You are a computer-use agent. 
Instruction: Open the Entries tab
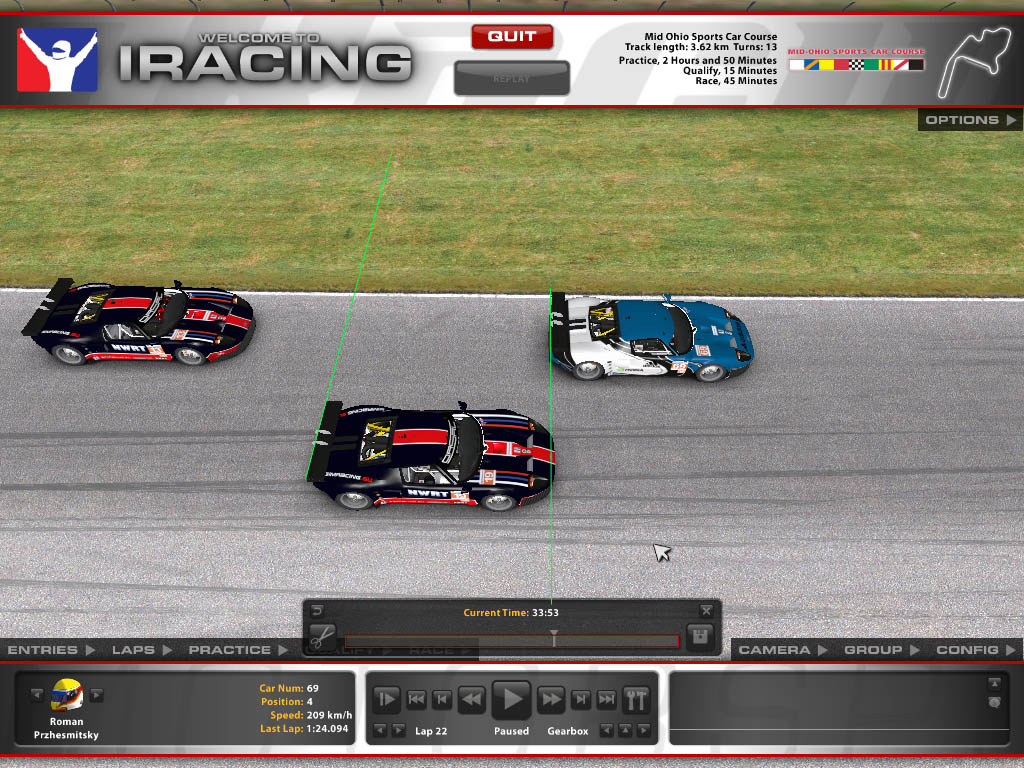pyautogui.click(x=50, y=650)
